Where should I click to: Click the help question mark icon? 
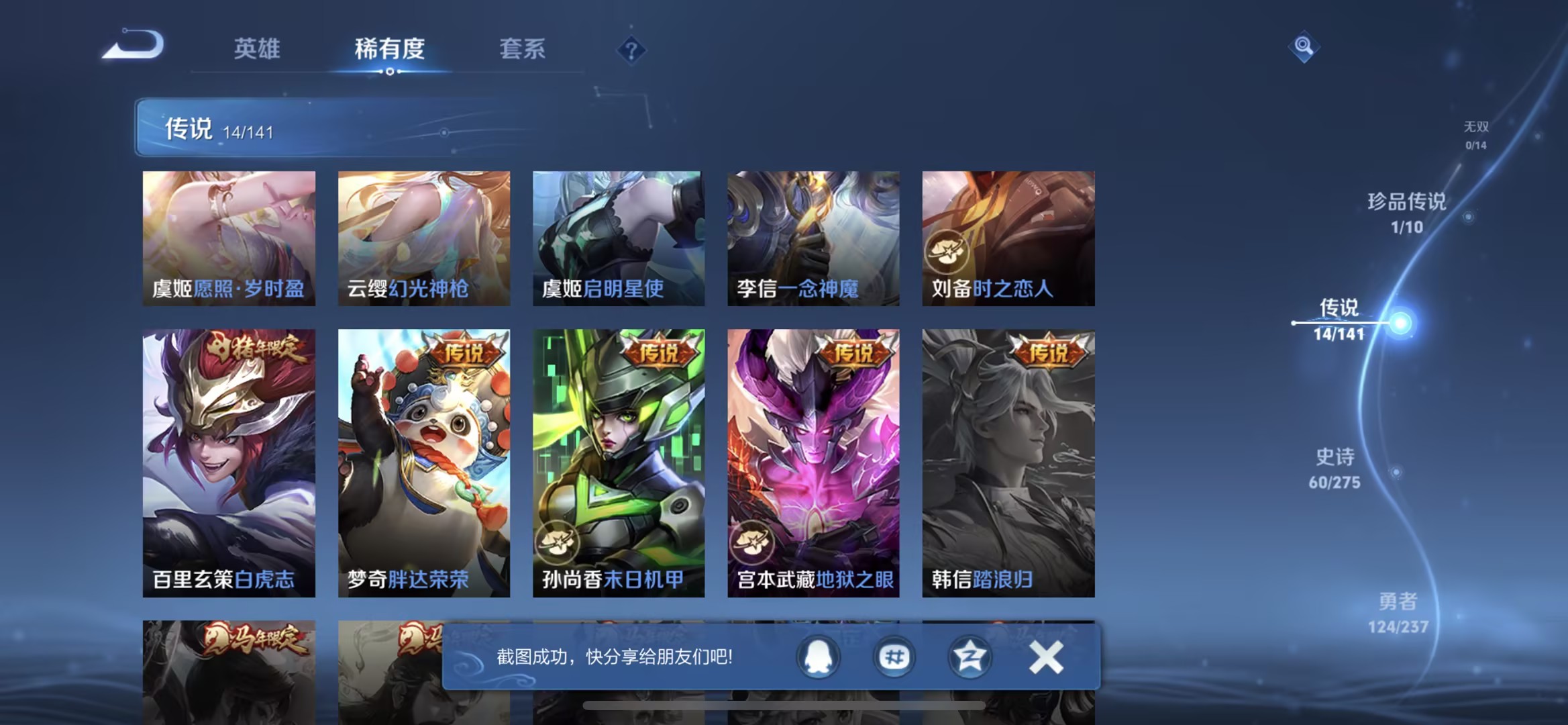631,50
